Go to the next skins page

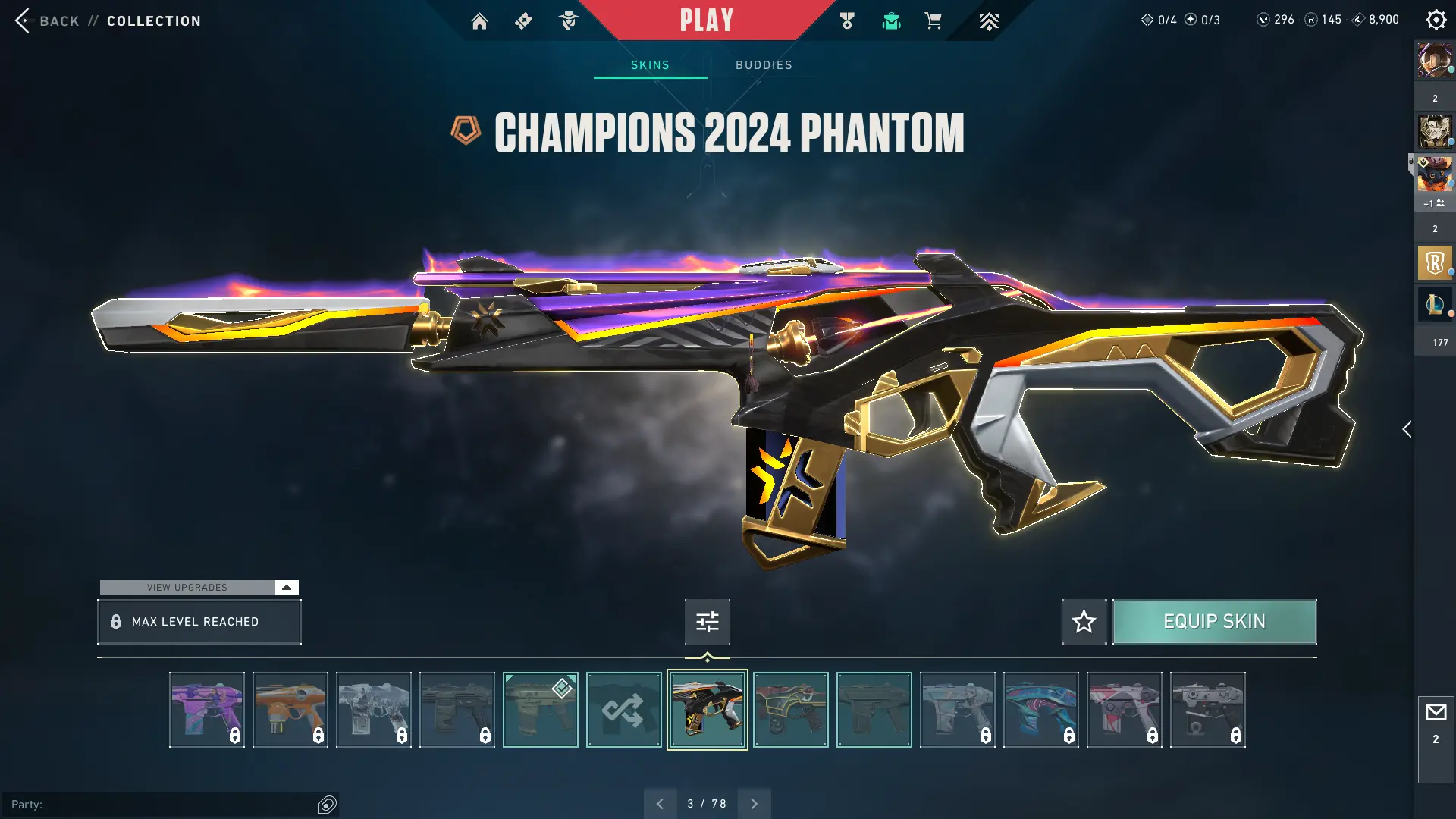click(x=754, y=804)
